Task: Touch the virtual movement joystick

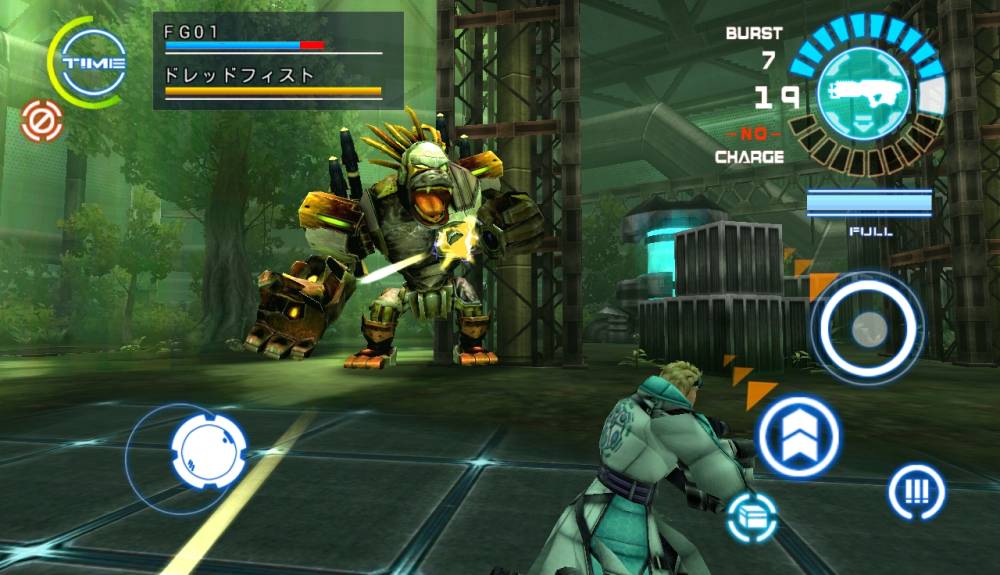Action: click(x=208, y=449)
